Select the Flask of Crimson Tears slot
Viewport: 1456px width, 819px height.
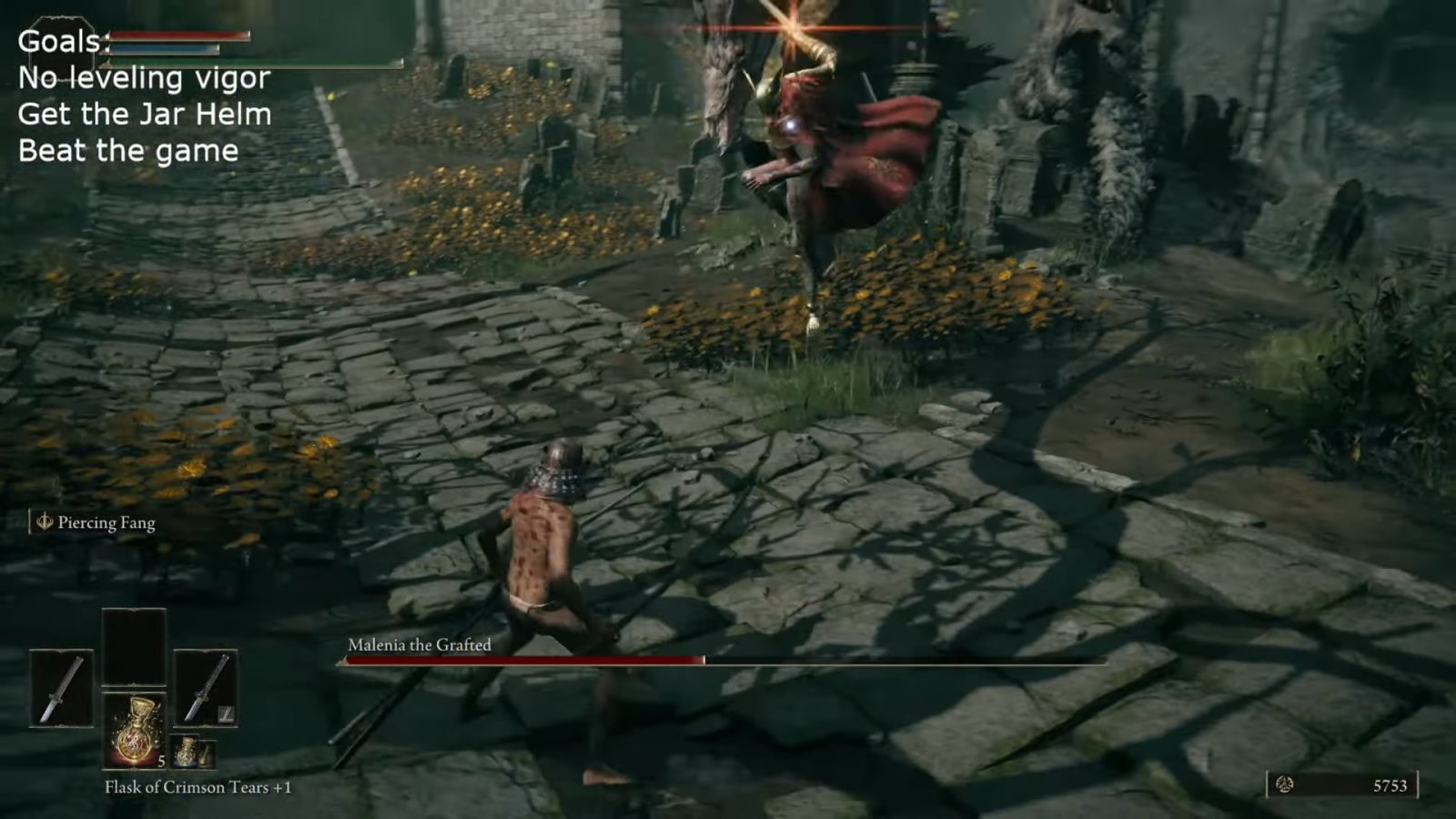coord(135,731)
